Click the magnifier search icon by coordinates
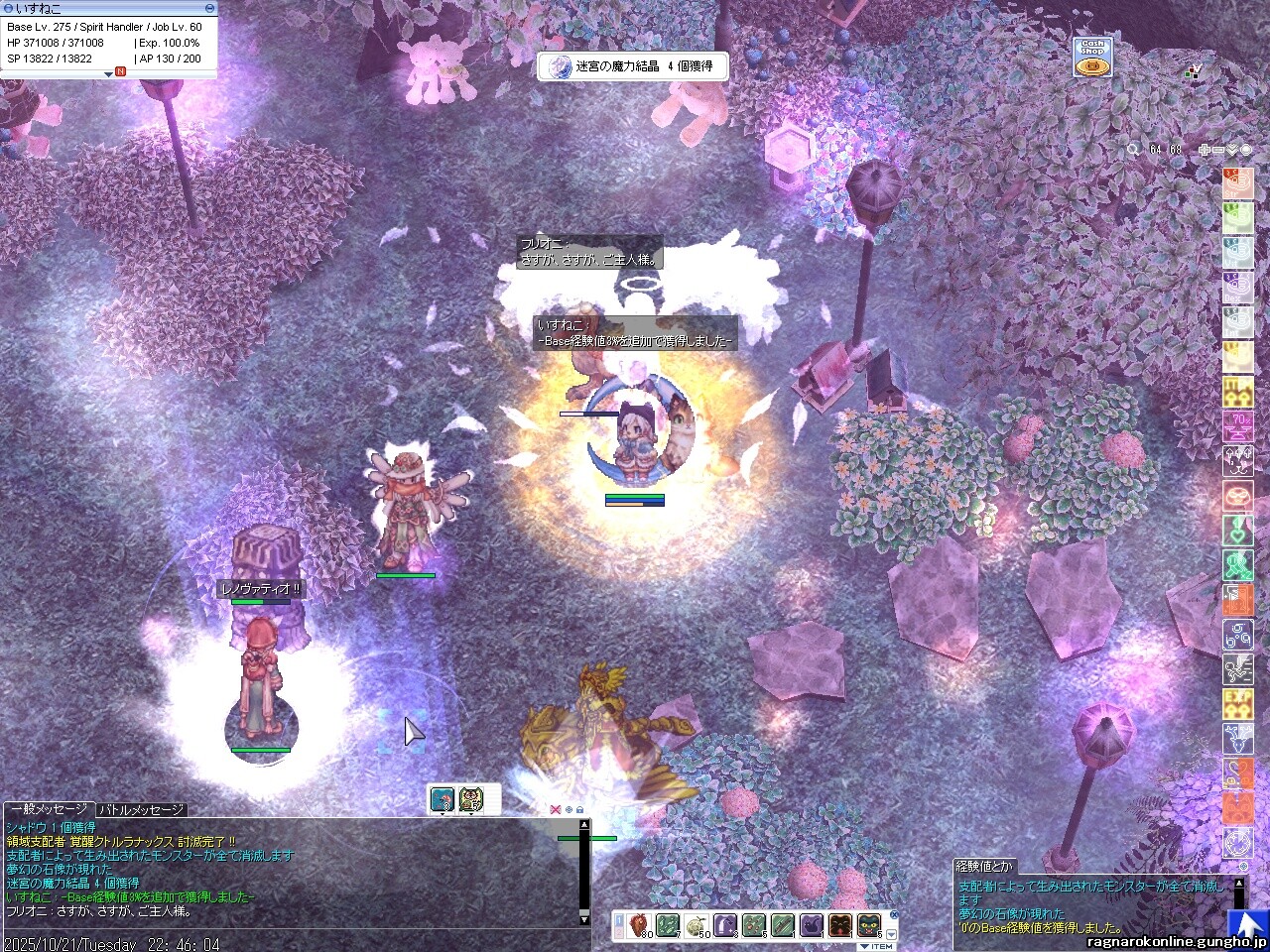Viewport: 1270px width, 952px height. point(1133,150)
